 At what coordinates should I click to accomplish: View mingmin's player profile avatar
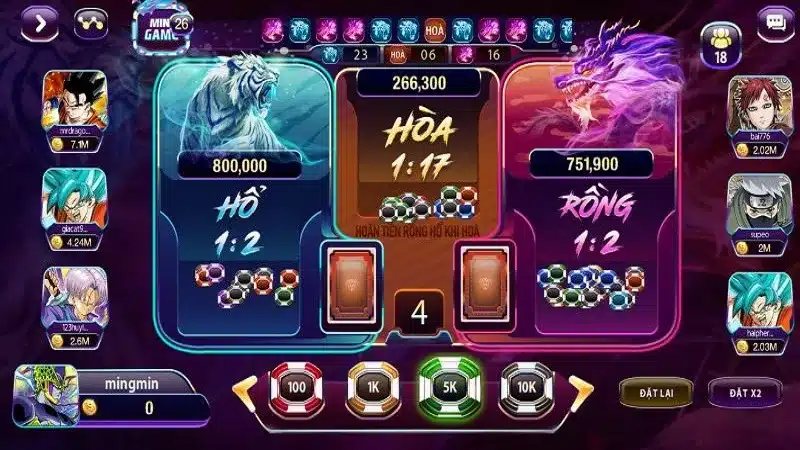coord(44,397)
